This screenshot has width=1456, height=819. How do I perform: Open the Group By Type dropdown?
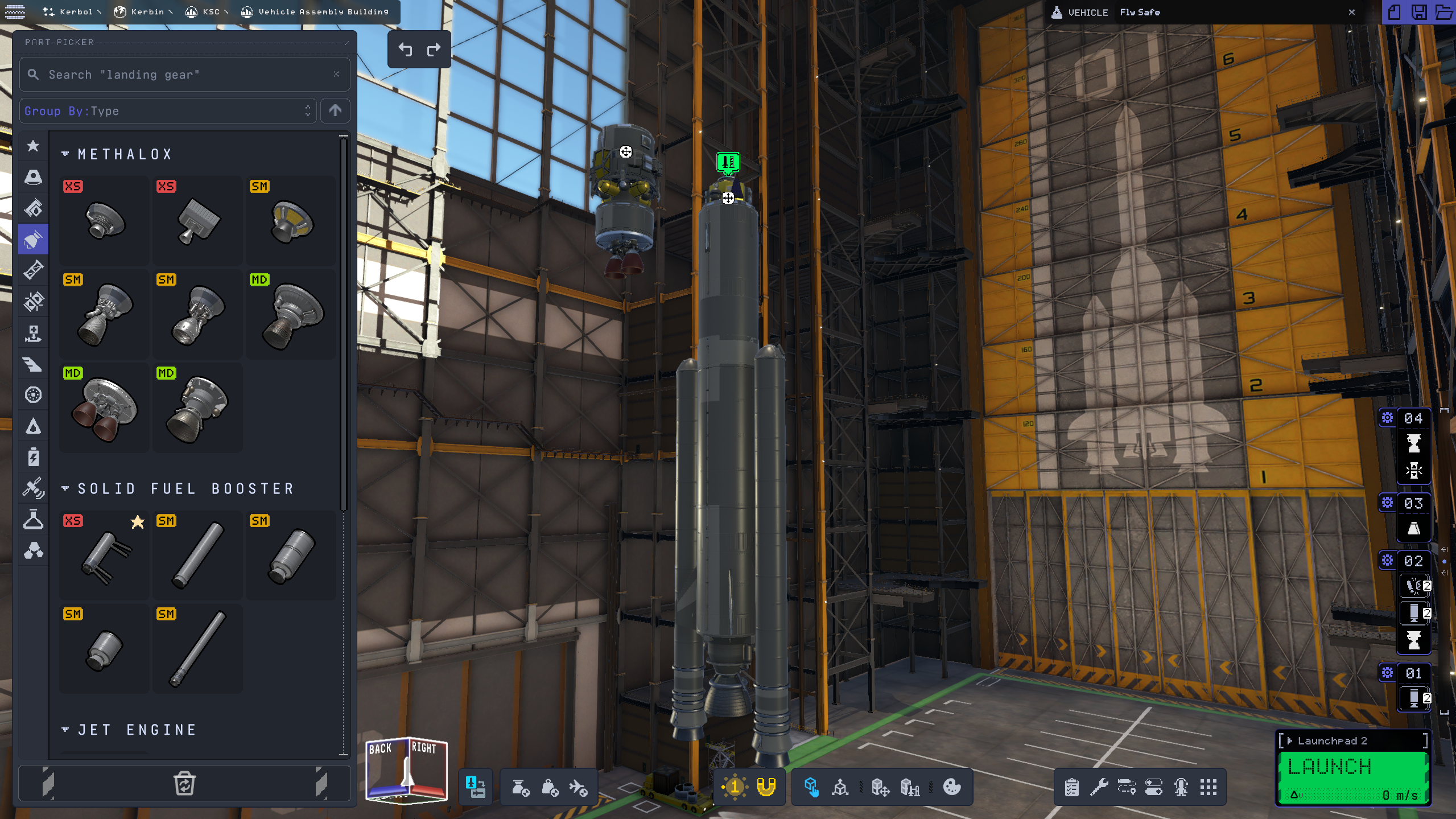click(x=168, y=110)
